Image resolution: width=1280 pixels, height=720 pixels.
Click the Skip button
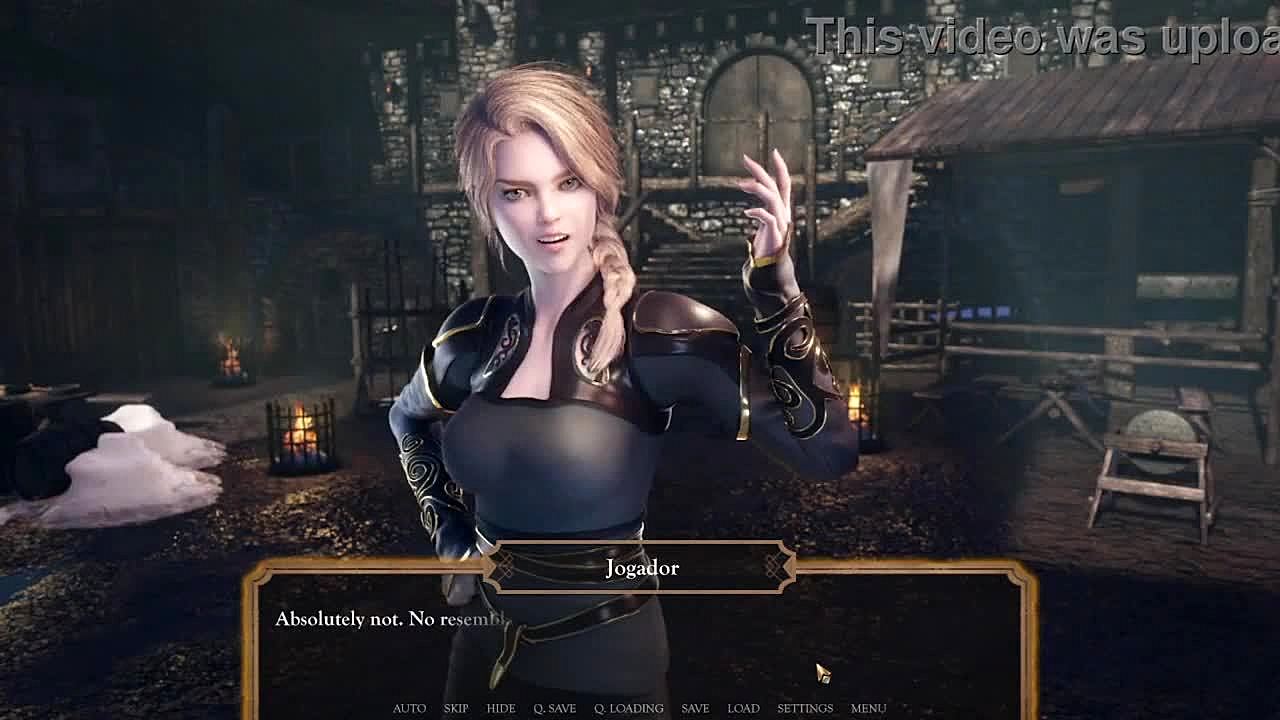(456, 708)
